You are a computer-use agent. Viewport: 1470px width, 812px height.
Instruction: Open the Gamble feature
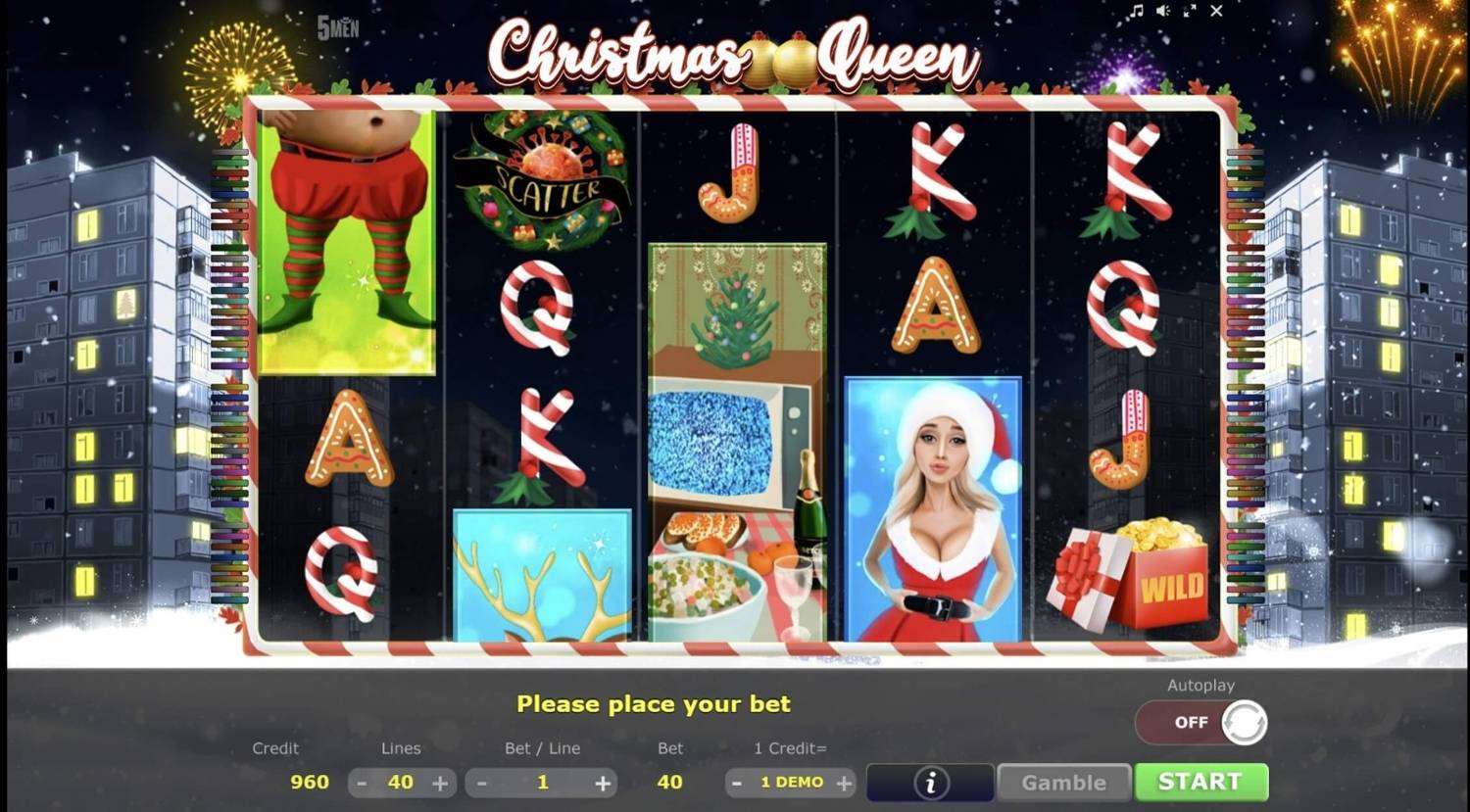pos(1064,782)
